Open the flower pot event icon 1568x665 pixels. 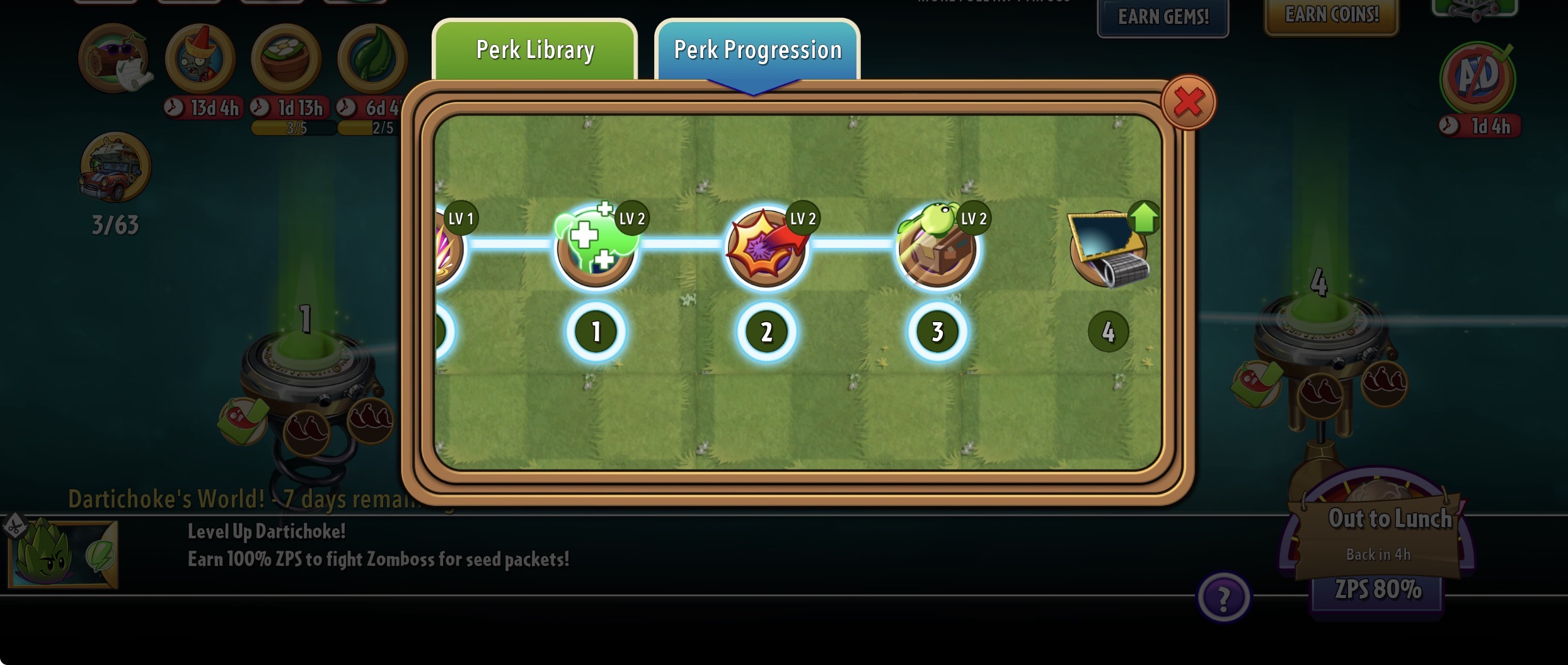(286, 59)
